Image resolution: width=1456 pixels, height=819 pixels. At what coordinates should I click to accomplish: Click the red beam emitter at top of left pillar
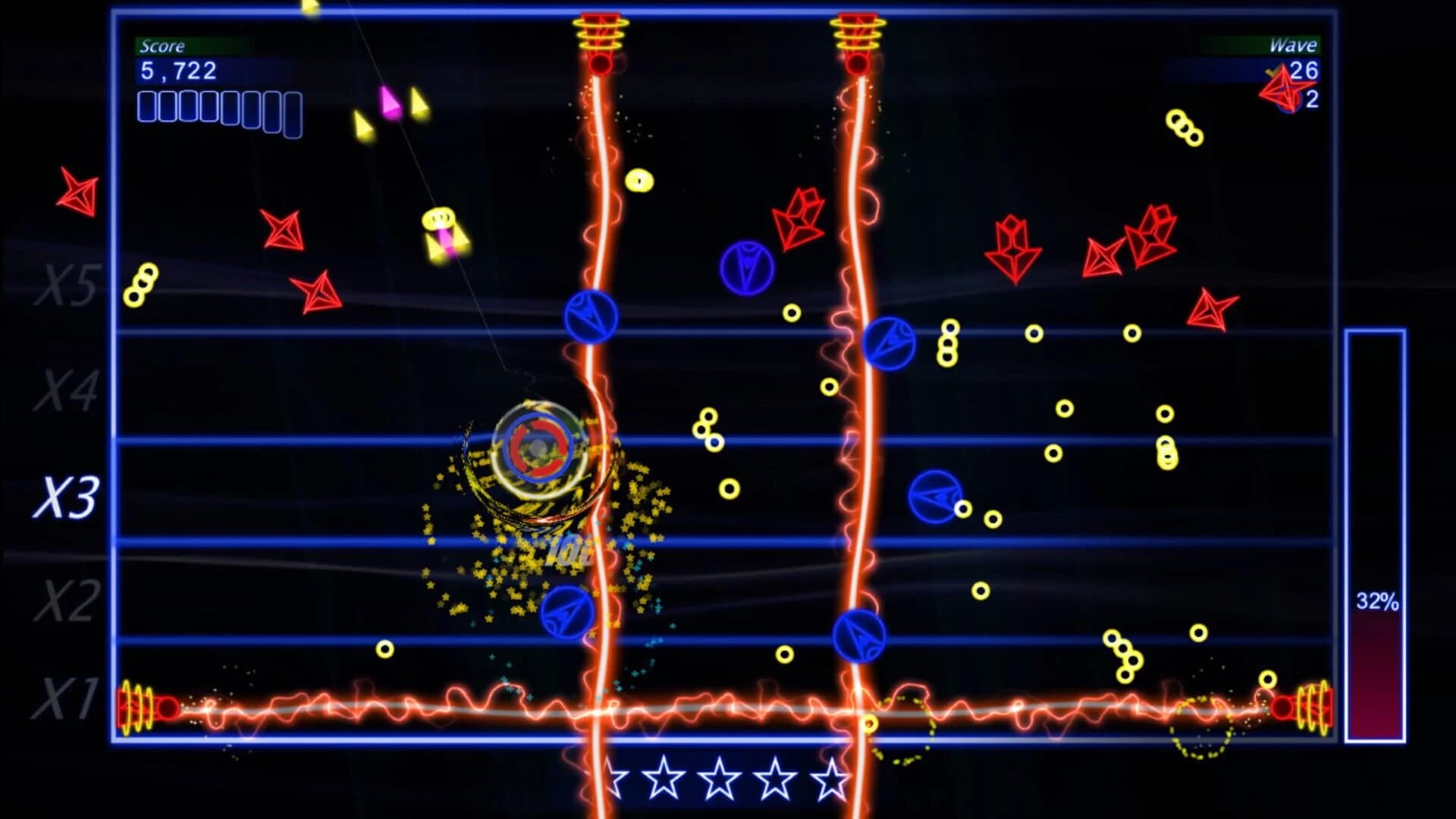[601, 34]
